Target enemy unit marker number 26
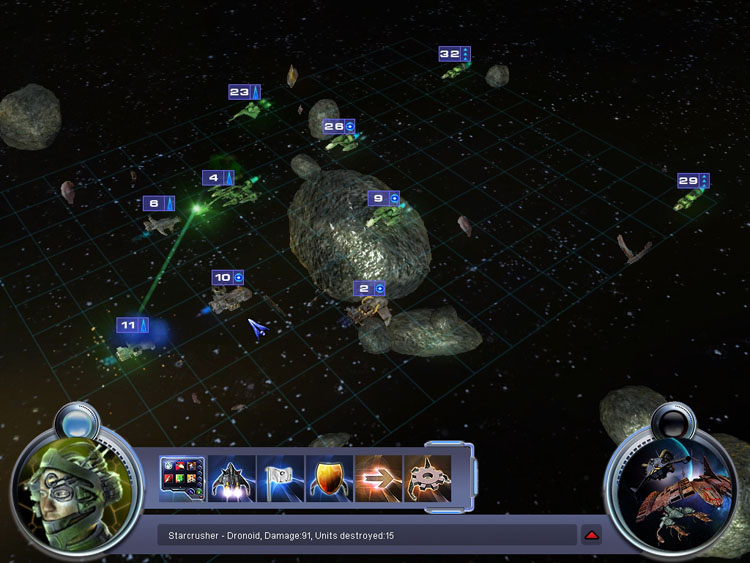750x563 pixels. (339, 127)
